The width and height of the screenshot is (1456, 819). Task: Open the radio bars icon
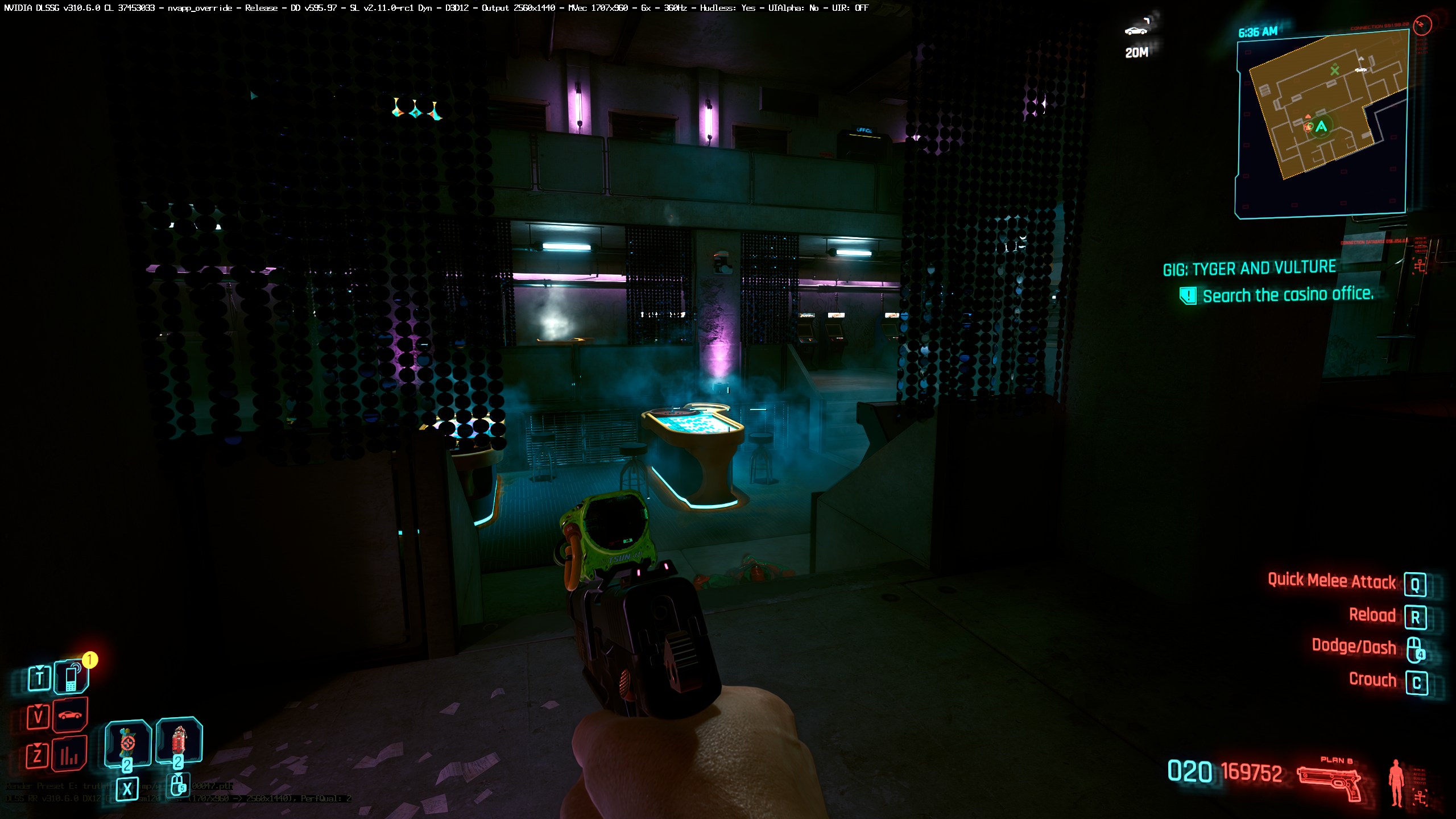click(69, 754)
